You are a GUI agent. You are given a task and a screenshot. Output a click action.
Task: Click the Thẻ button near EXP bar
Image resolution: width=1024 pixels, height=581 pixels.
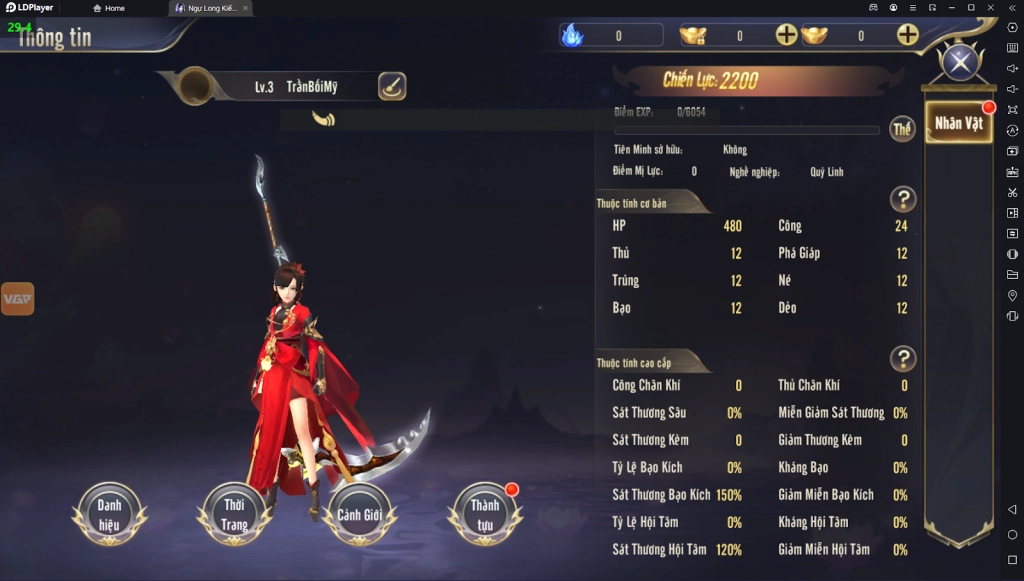pyautogui.click(x=902, y=129)
